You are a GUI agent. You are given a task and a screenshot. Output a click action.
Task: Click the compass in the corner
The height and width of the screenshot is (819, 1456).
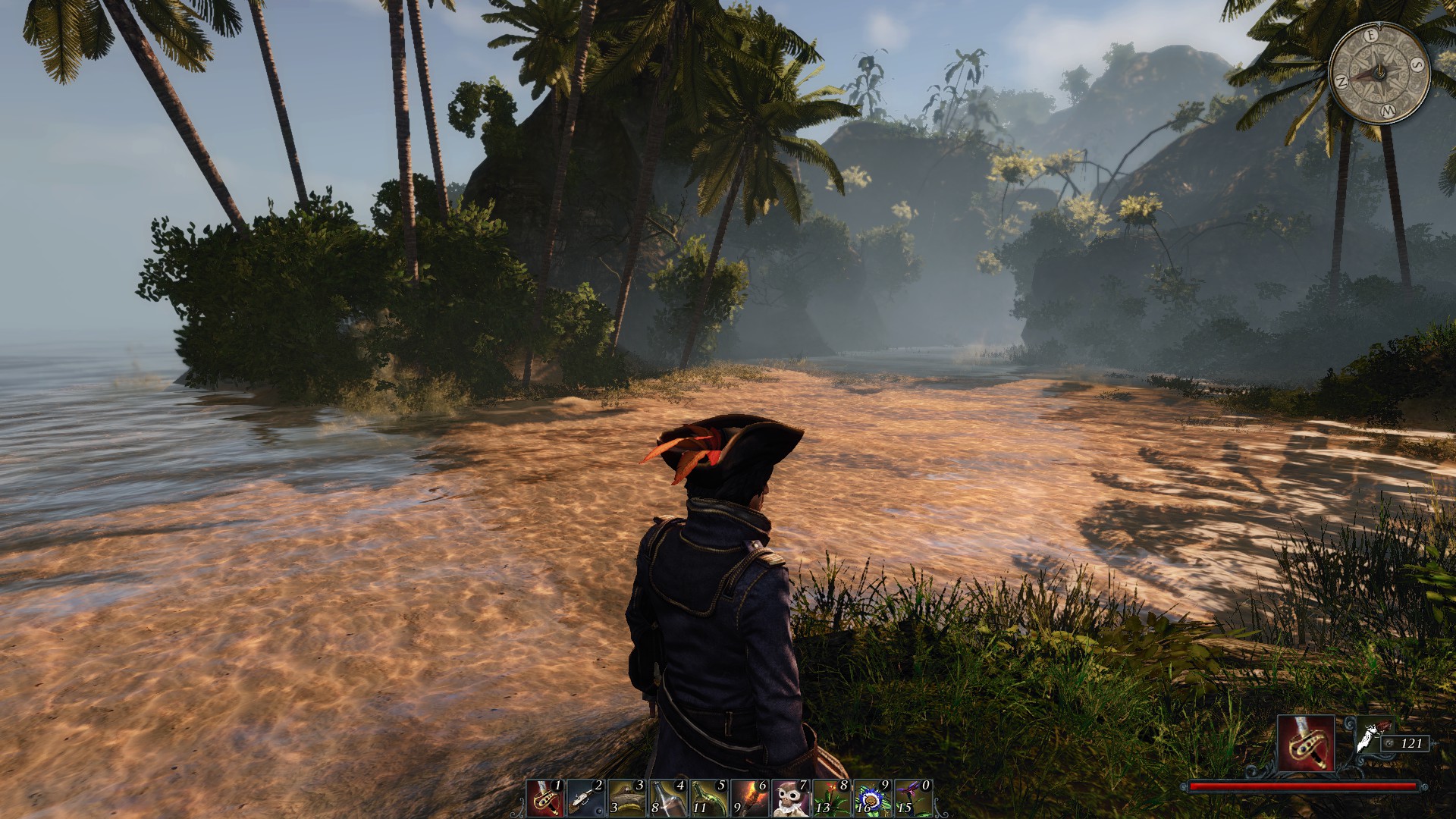[x=1379, y=73]
